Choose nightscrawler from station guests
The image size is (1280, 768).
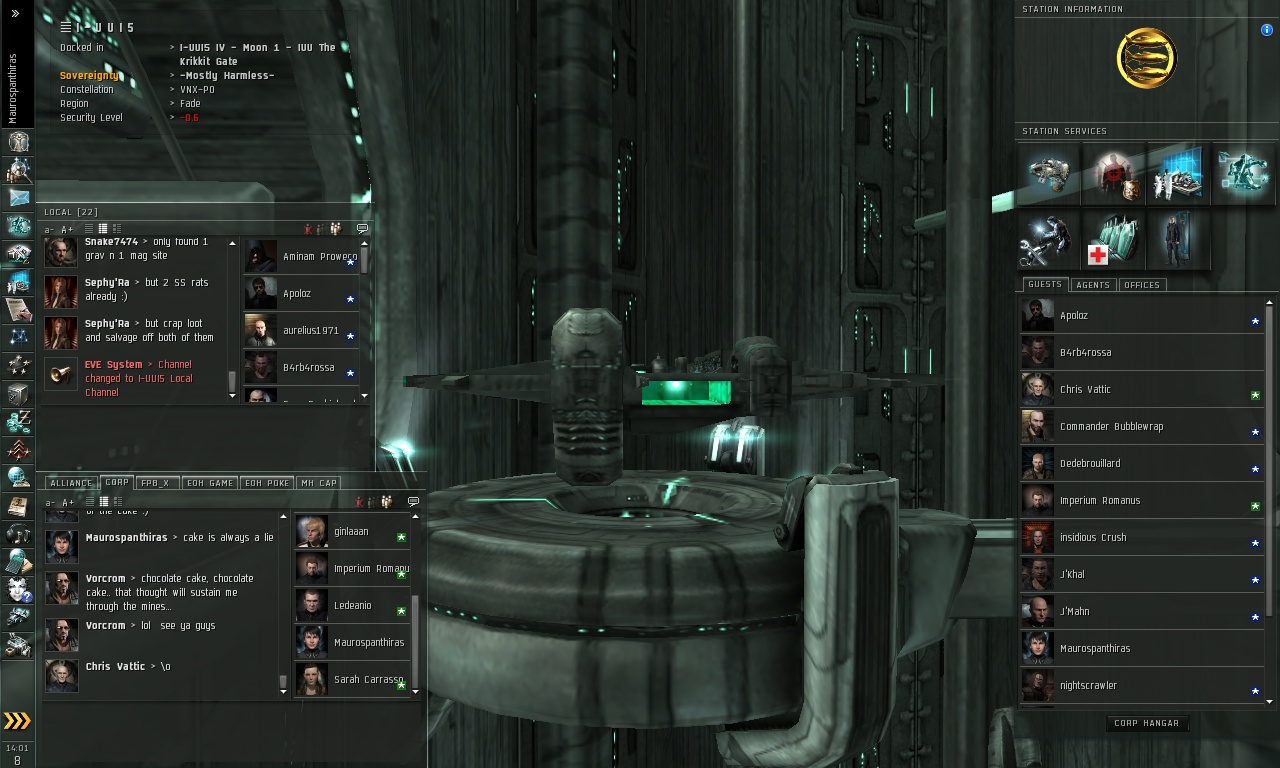[x=1088, y=686]
